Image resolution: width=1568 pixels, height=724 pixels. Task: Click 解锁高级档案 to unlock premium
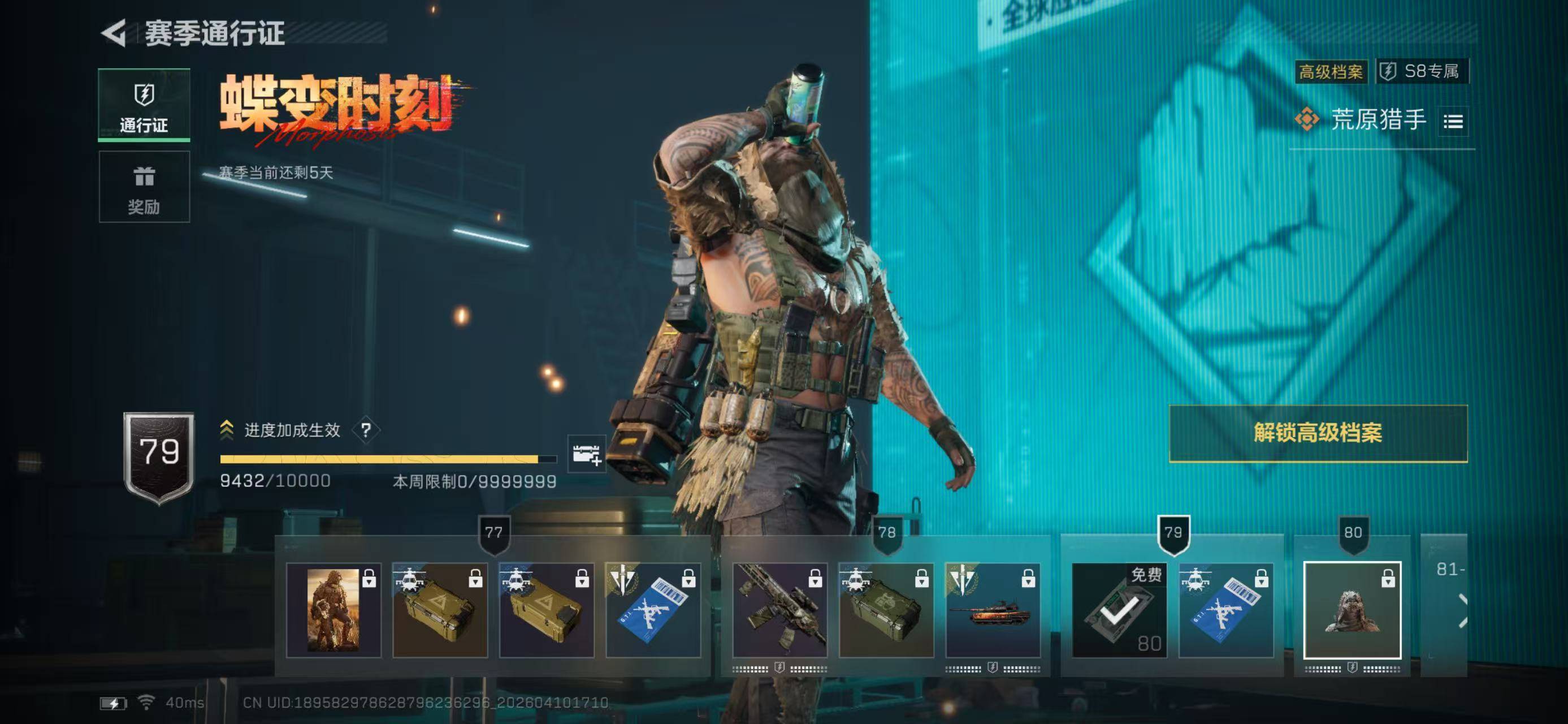pos(1318,433)
